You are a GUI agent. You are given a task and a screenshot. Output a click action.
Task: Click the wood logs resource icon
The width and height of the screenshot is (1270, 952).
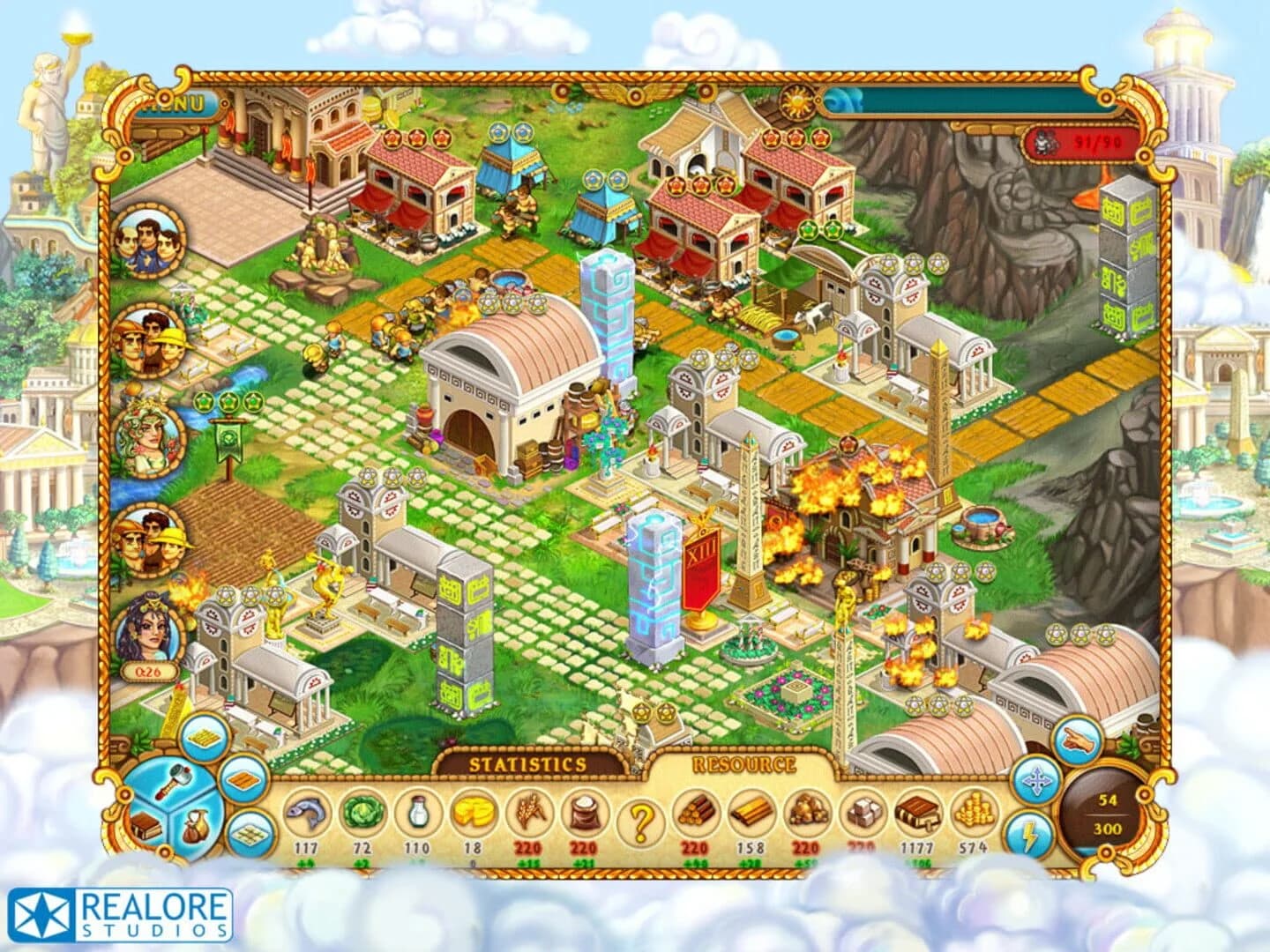tap(697, 814)
